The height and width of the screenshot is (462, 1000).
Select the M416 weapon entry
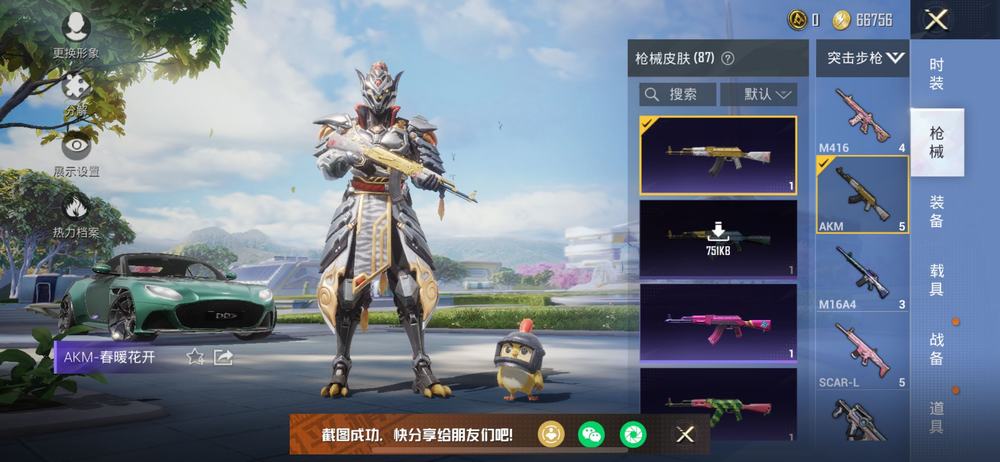coord(861,119)
